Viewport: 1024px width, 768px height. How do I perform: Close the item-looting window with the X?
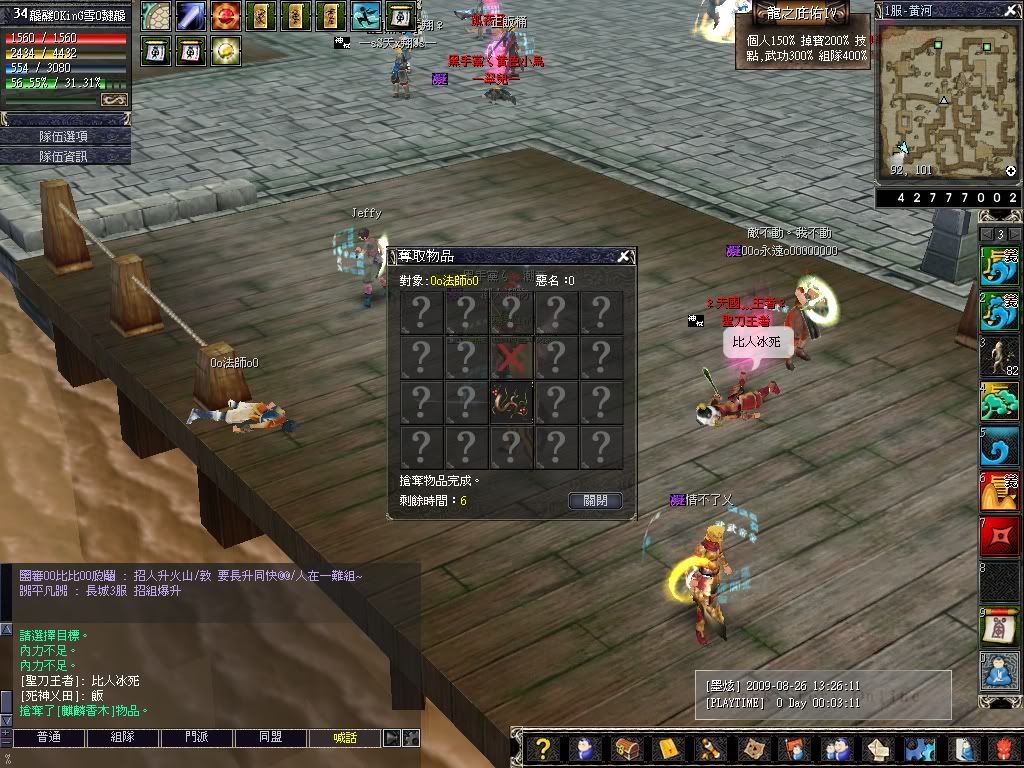[x=624, y=257]
